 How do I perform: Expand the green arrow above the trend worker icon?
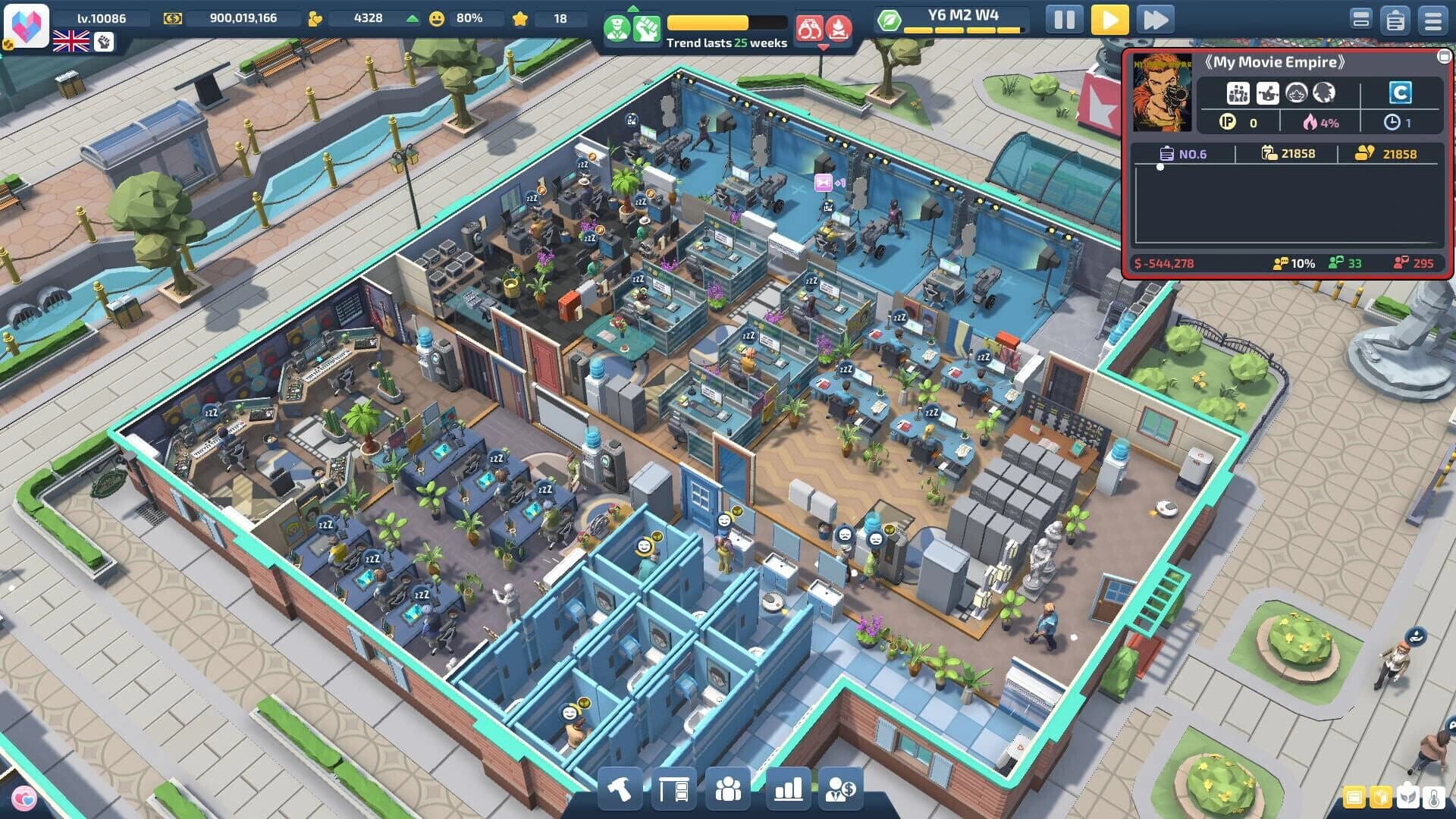633,8
